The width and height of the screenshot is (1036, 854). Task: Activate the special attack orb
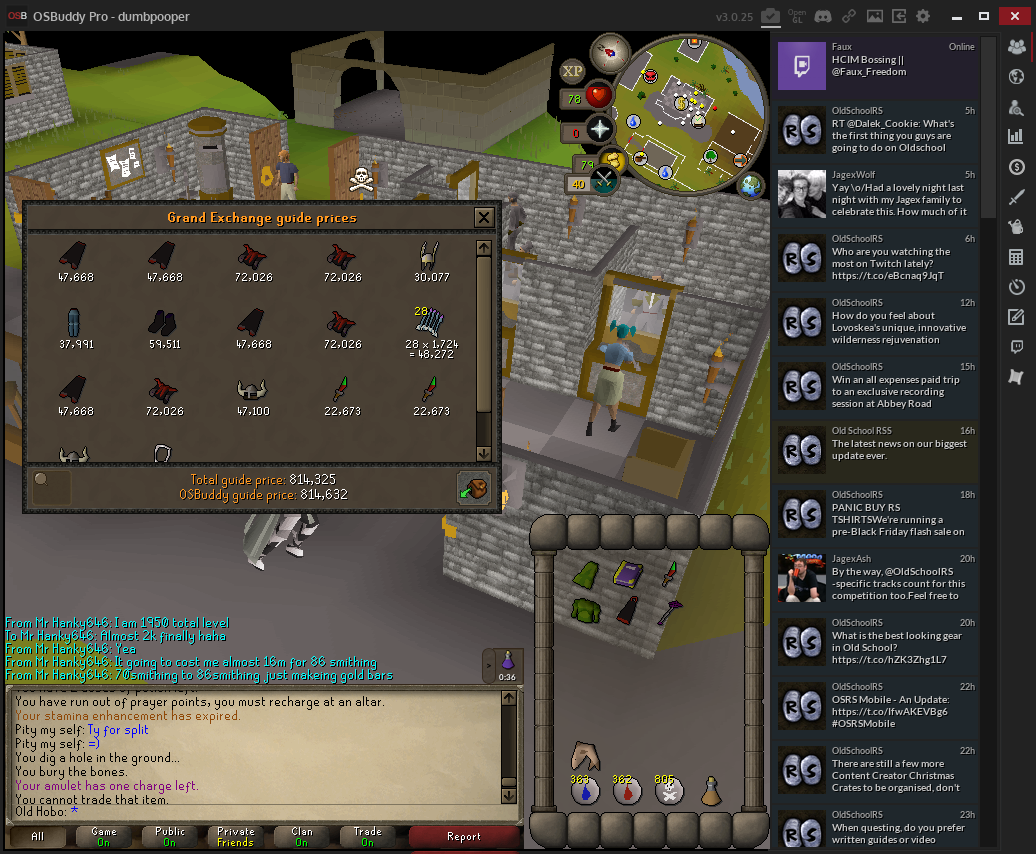(x=604, y=180)
